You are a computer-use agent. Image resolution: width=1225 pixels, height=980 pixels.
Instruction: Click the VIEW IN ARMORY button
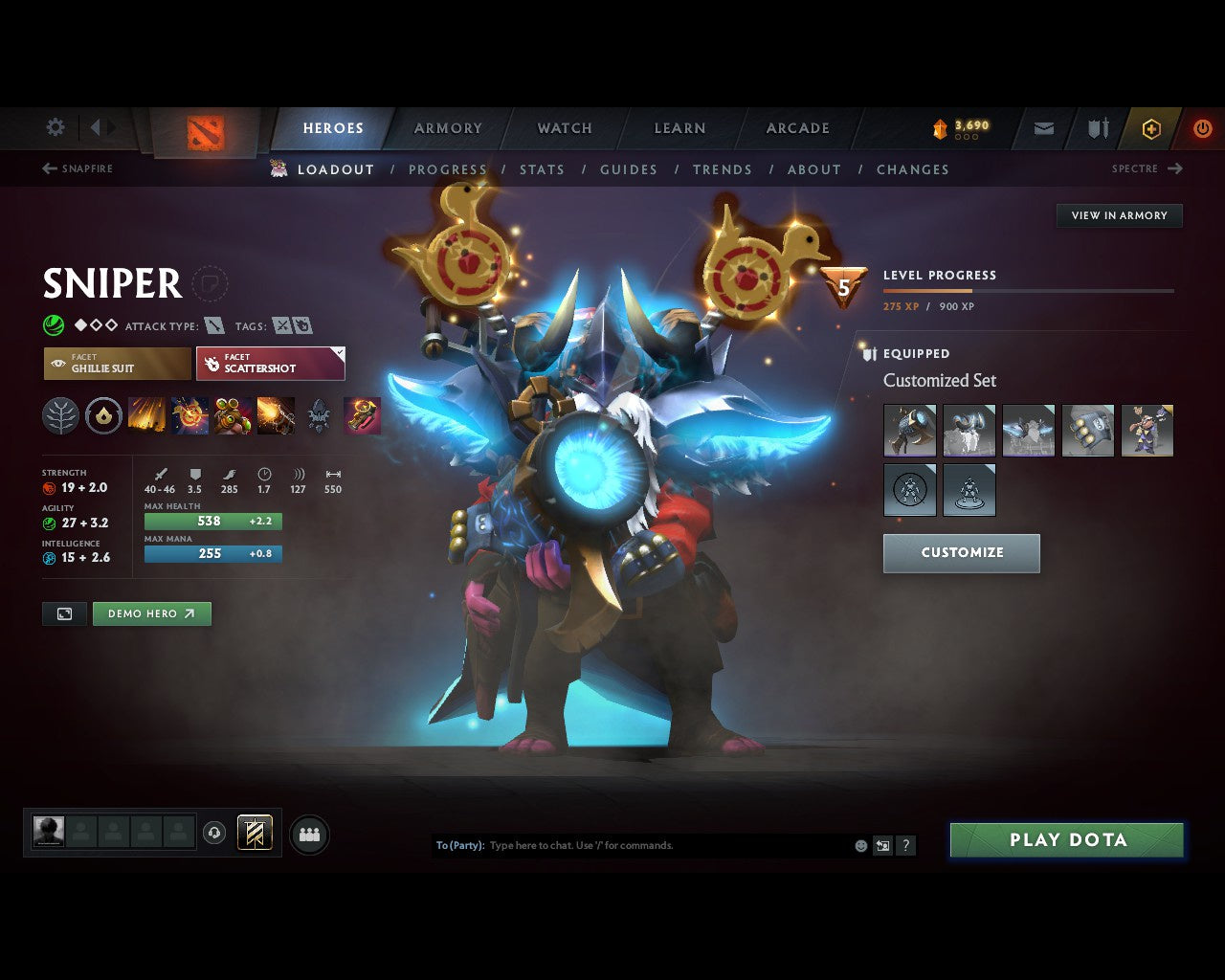click(x=1119, y=215)
